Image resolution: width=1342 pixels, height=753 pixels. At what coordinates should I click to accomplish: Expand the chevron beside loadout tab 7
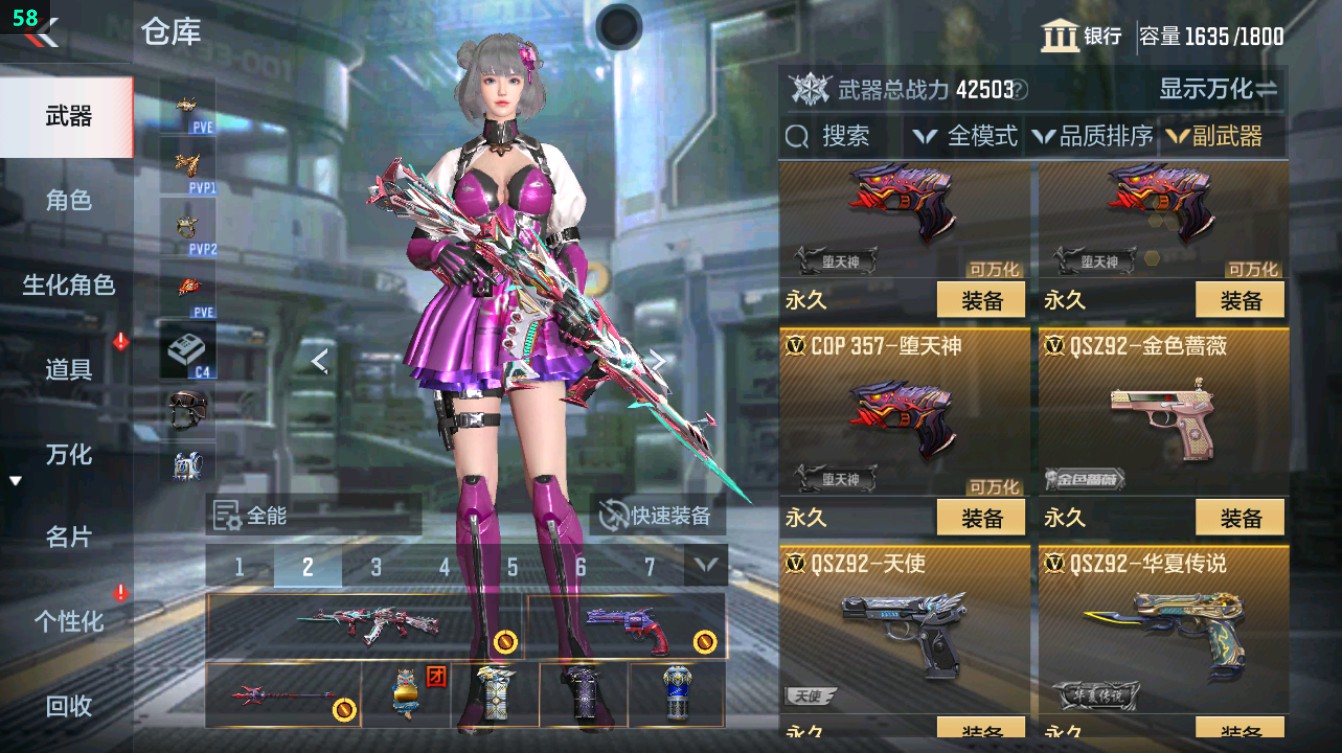703,565
